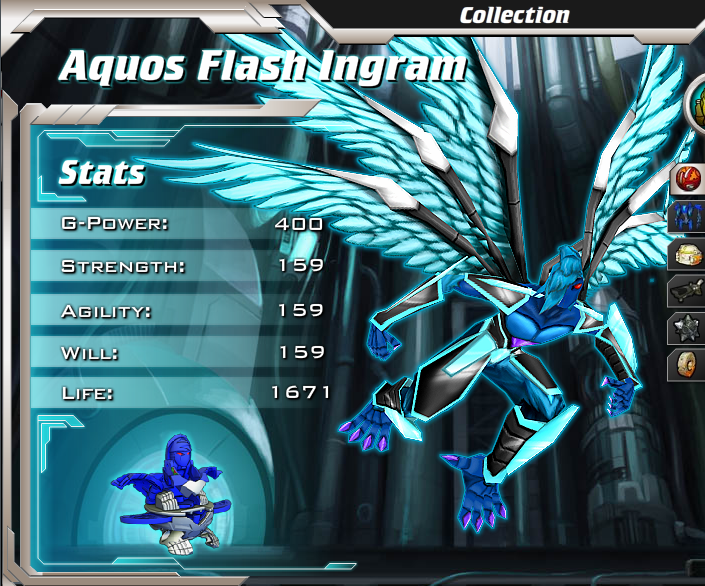This screenshot has height=586, width=705.
Task: Open the spiked gear item tab
Action: [x=690, y=327]
